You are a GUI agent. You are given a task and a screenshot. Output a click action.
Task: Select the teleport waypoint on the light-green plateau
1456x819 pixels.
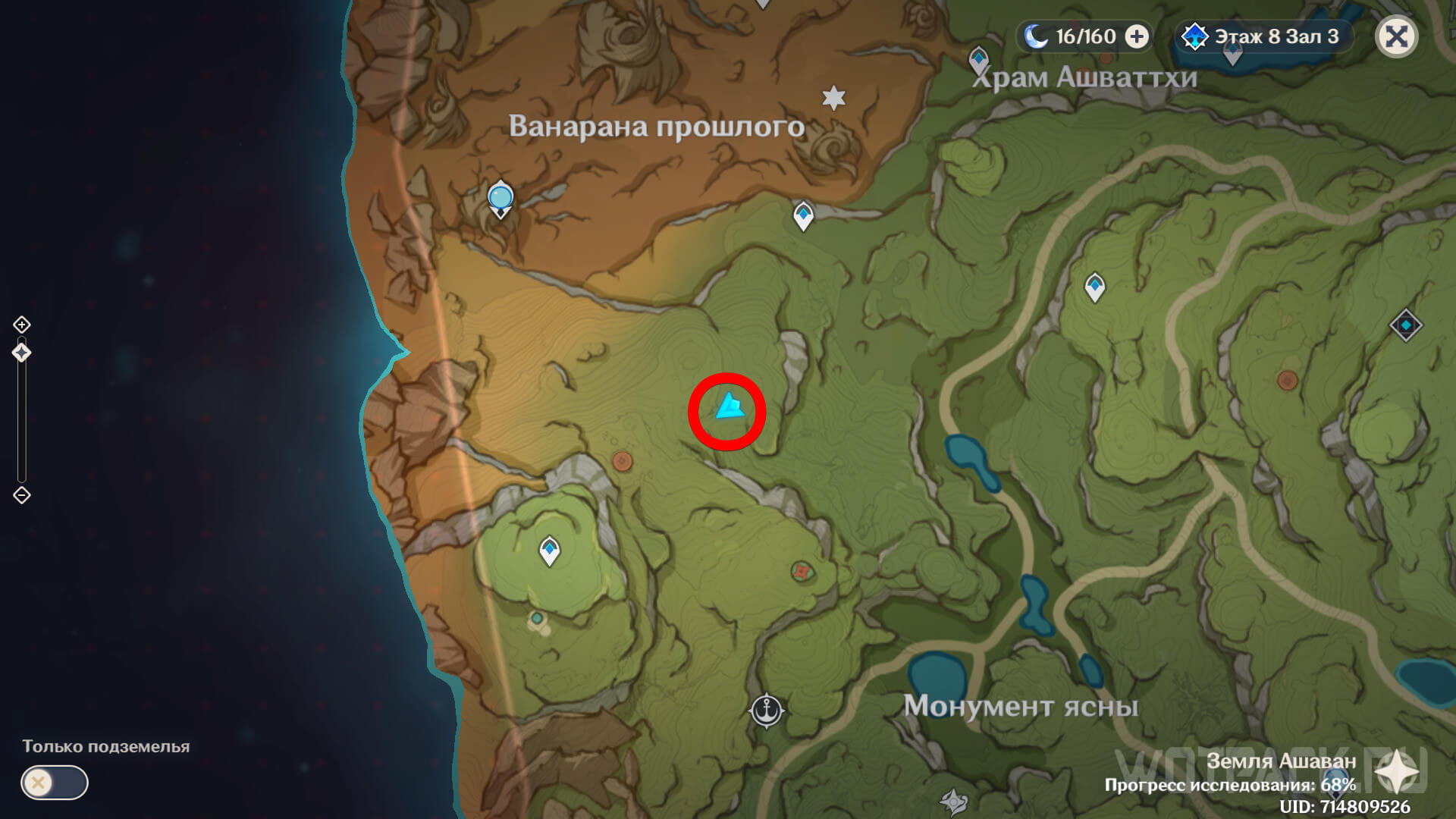(549, 551)
